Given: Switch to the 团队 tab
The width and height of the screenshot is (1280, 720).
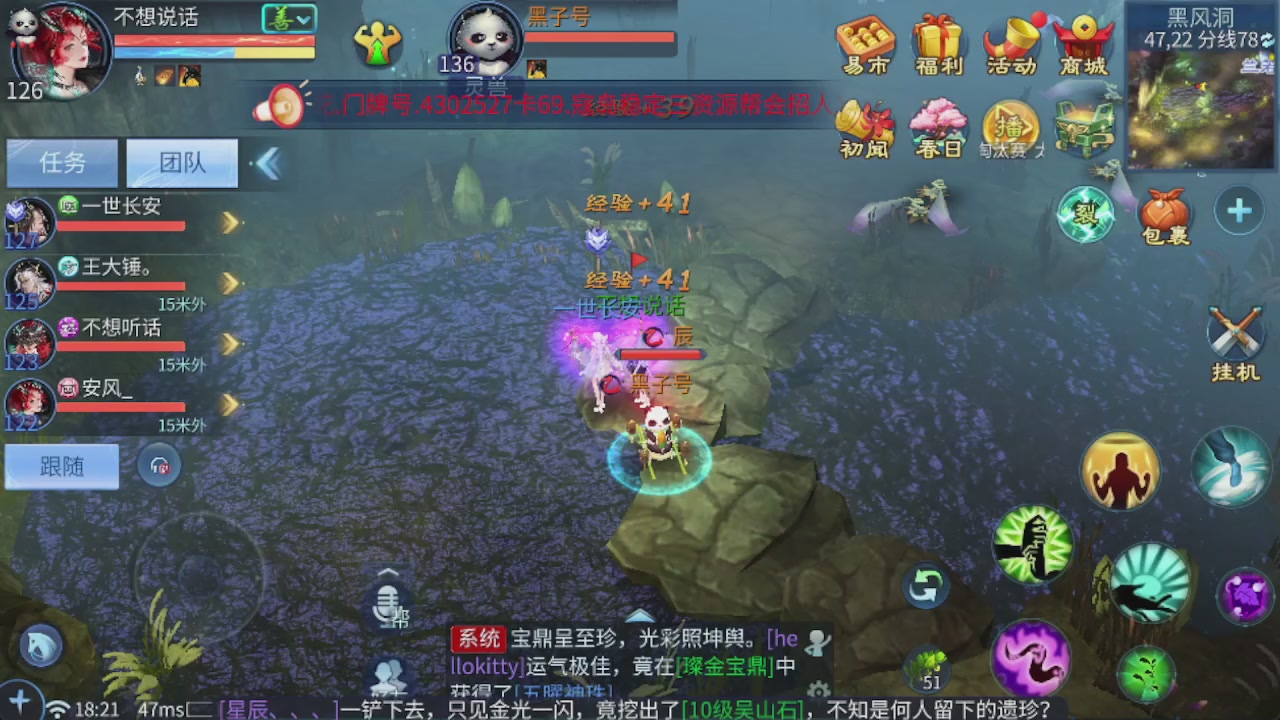Looking at the screenshot, I should [180, 162].
